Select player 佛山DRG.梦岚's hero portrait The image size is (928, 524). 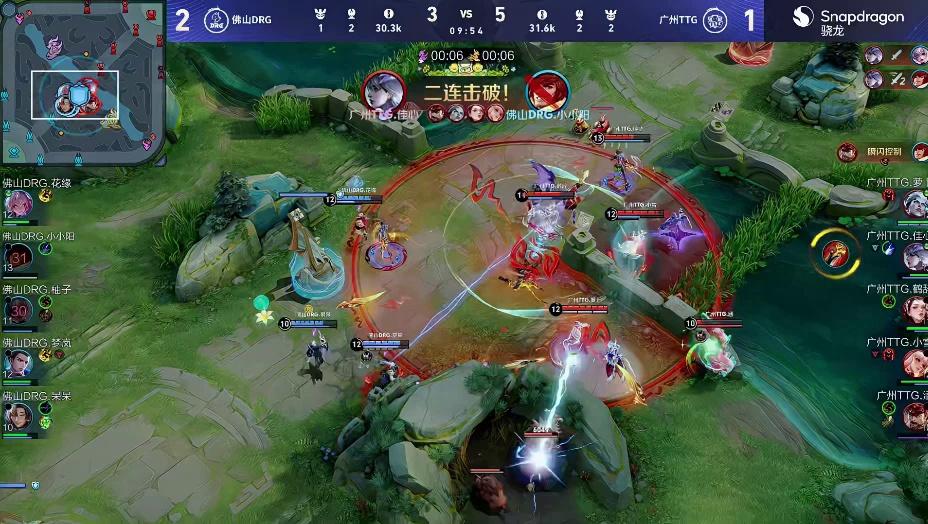[19, 364]
